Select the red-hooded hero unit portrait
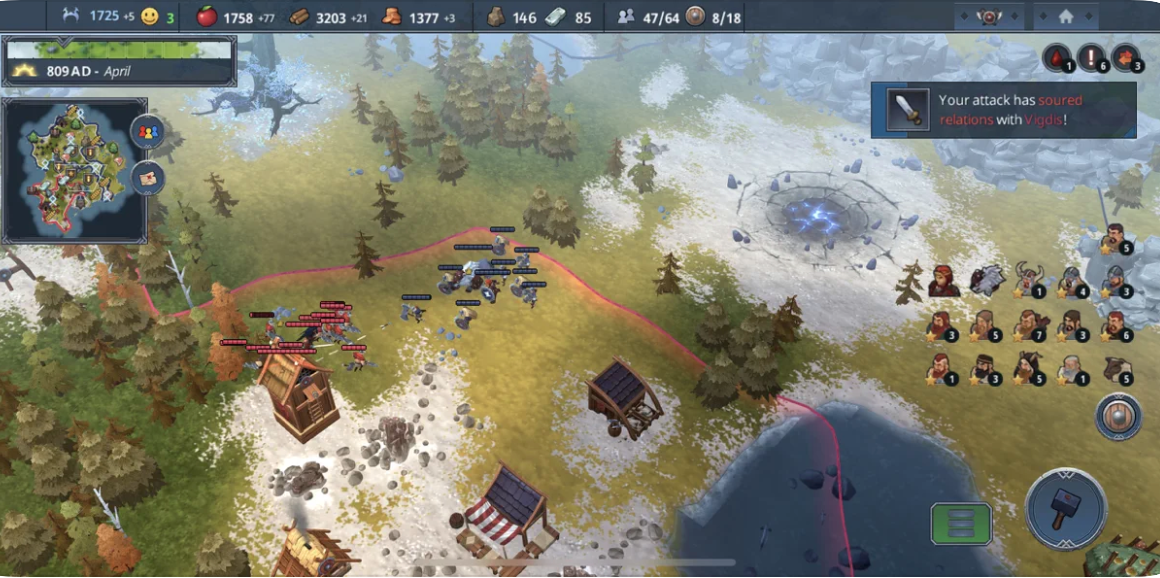Viewport: 1160px width, 578px height. pos(943,281)
